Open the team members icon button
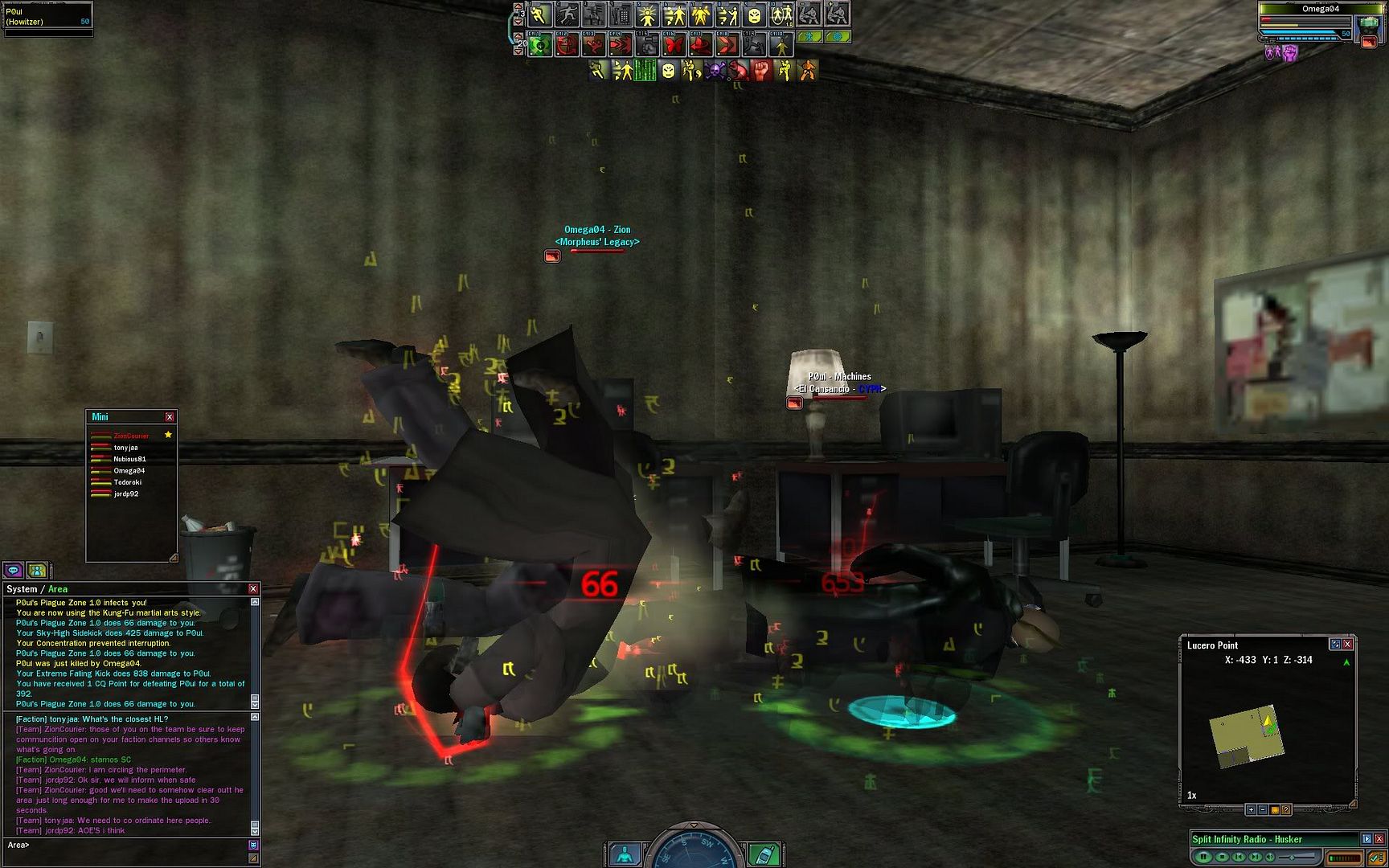 [x=37, y=571]
